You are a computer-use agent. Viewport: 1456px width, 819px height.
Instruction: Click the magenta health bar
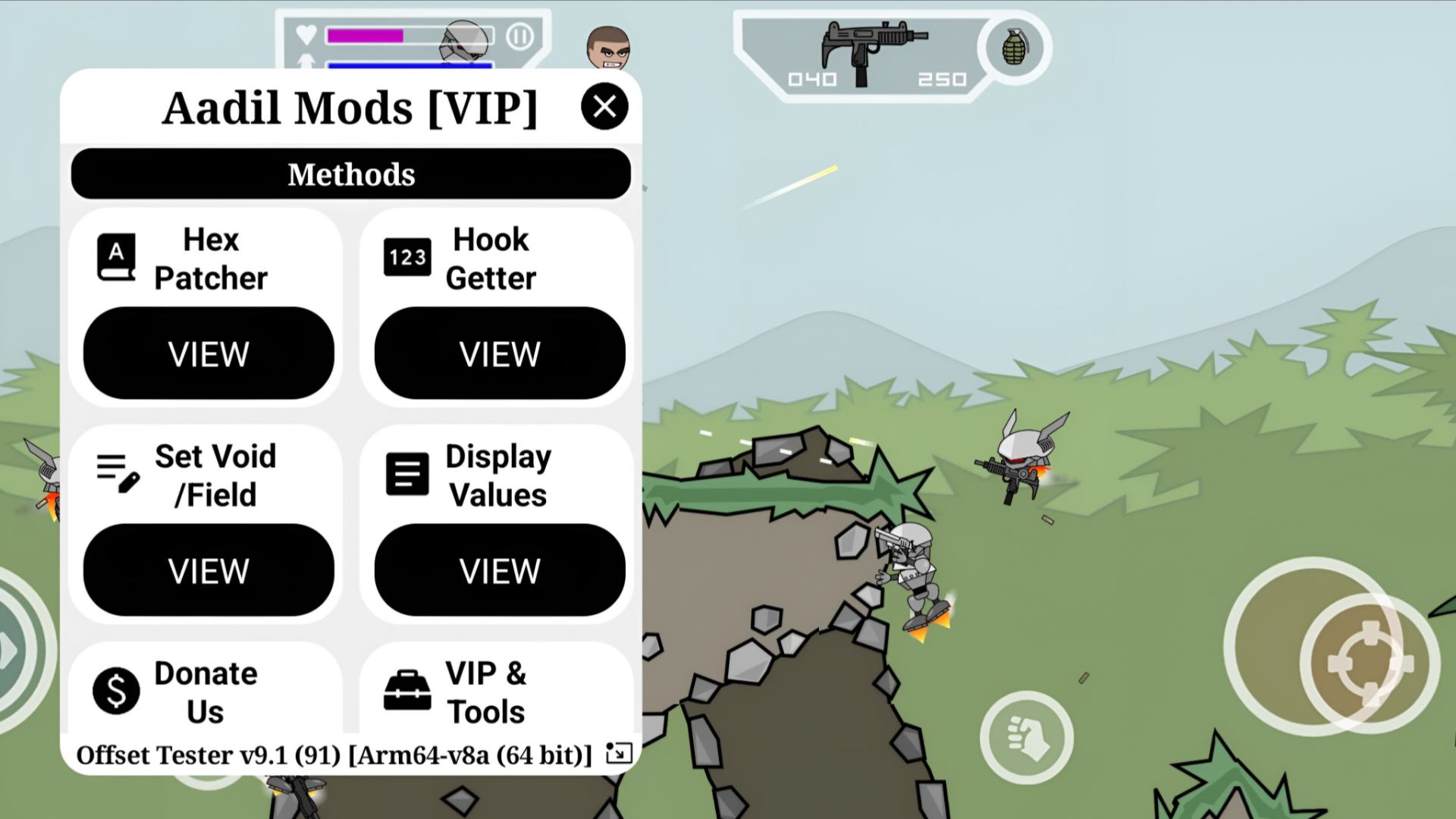[x=364, y=35]
